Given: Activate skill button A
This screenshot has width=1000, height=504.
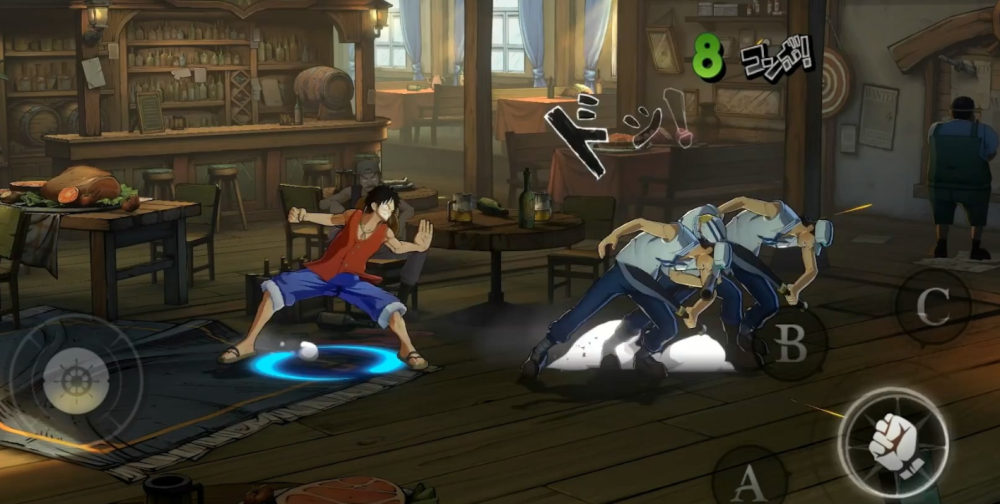Looking at the screenshot, I should click(750, 483).
